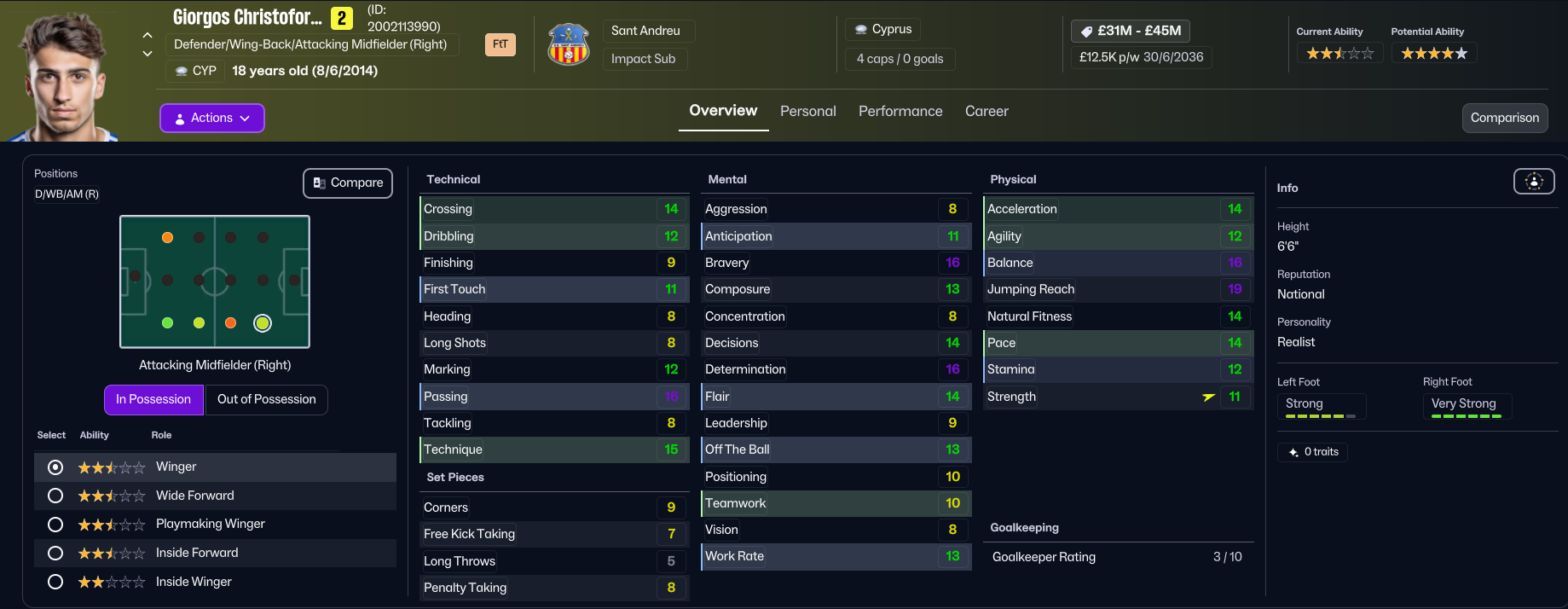
Task: Choose the Wide Forward role
Action: (55, 496)
